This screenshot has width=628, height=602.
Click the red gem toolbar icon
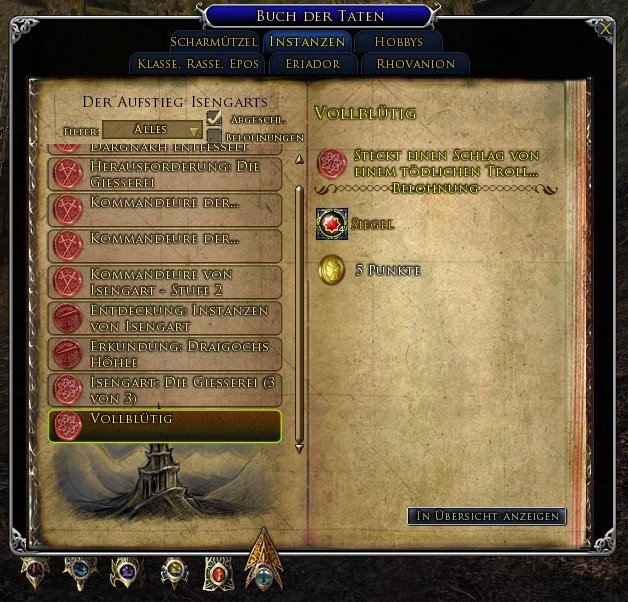click(x=217, y=573)
